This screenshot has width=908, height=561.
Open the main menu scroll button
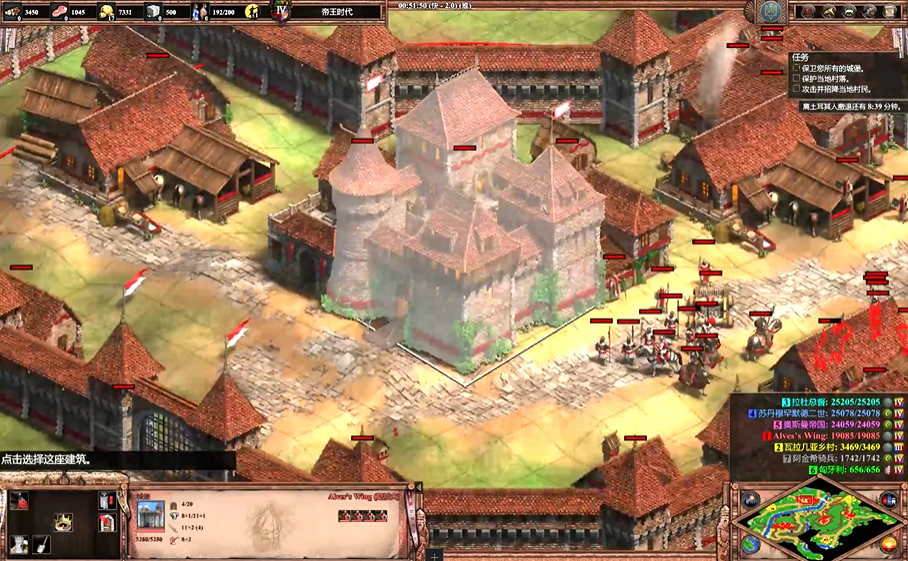(x=893, y=12)
